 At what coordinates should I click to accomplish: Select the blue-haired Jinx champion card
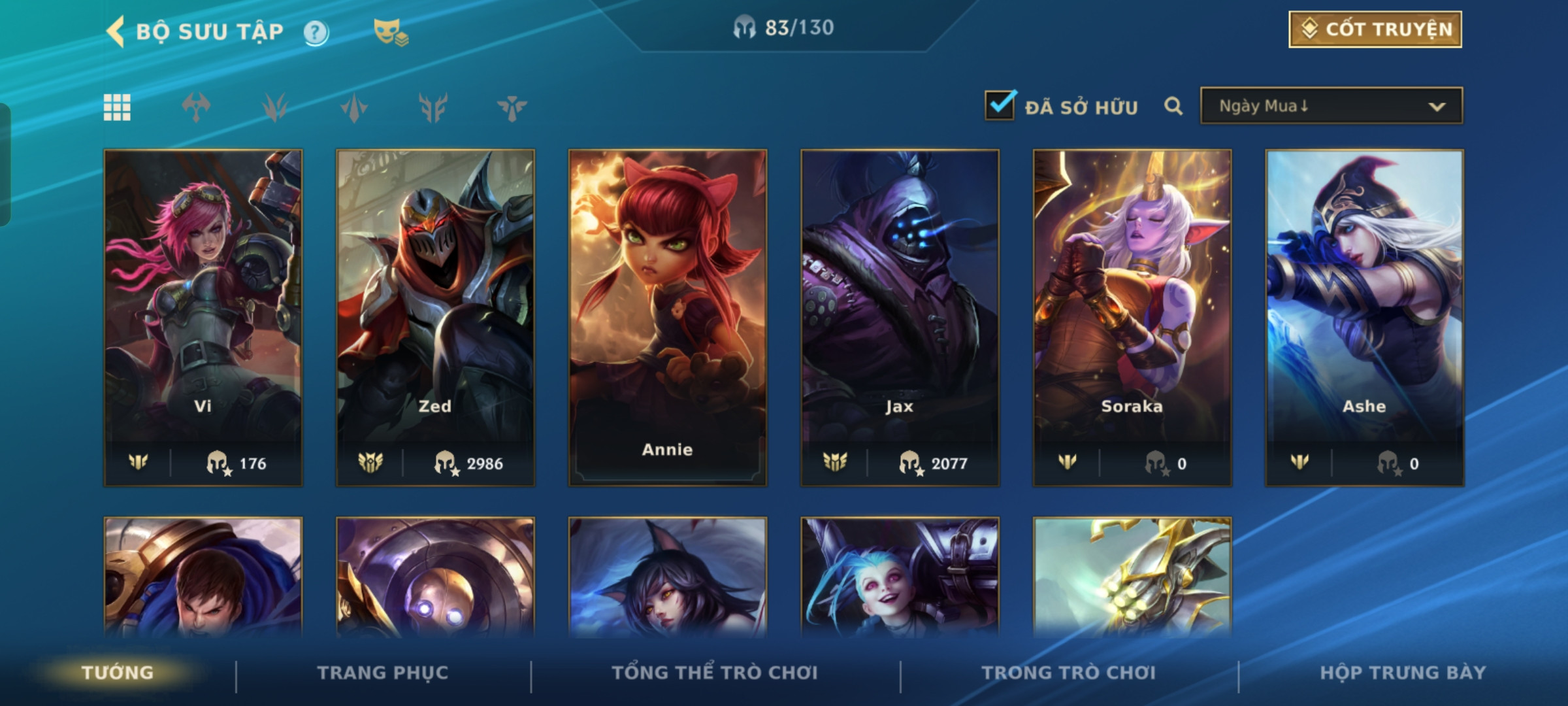point(900,579)
